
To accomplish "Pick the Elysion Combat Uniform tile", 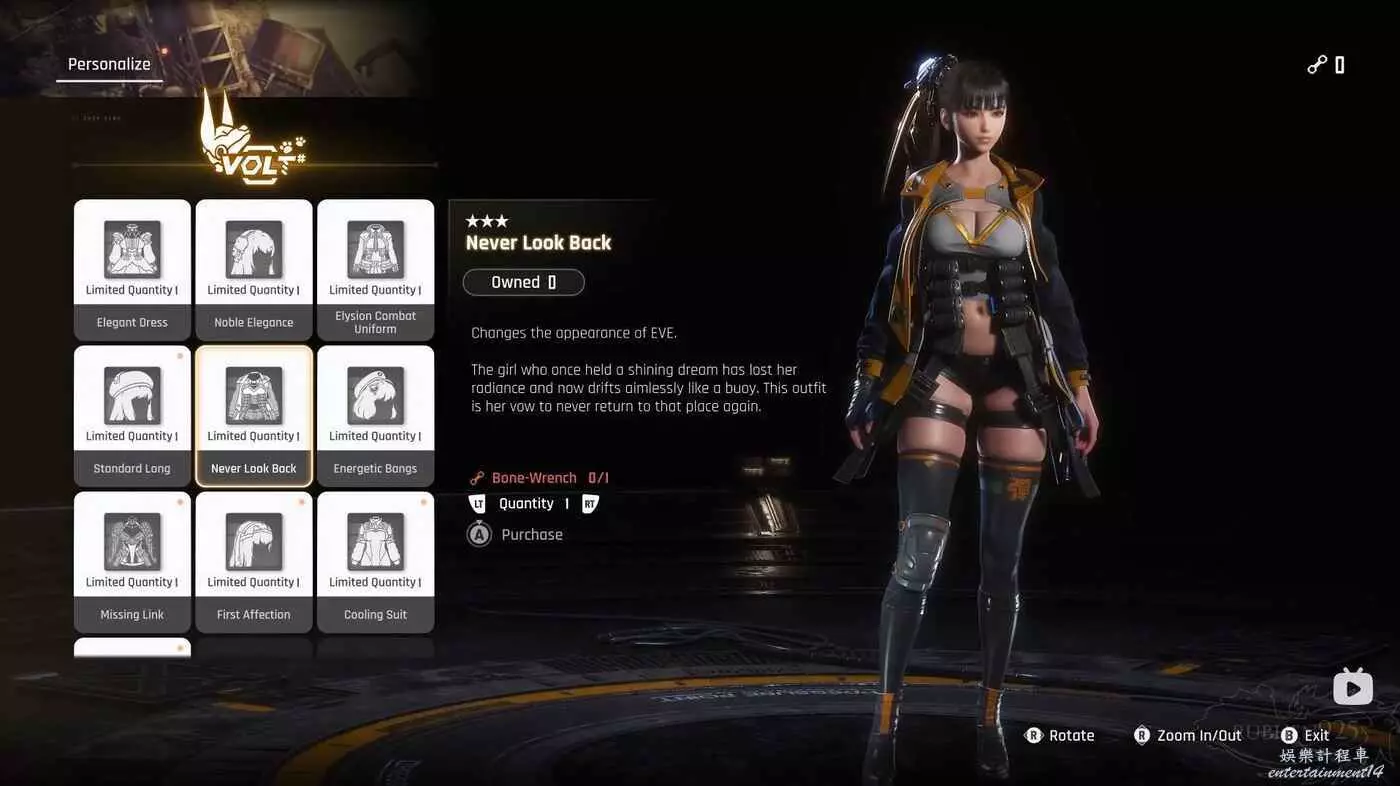I will click(375, 270).
